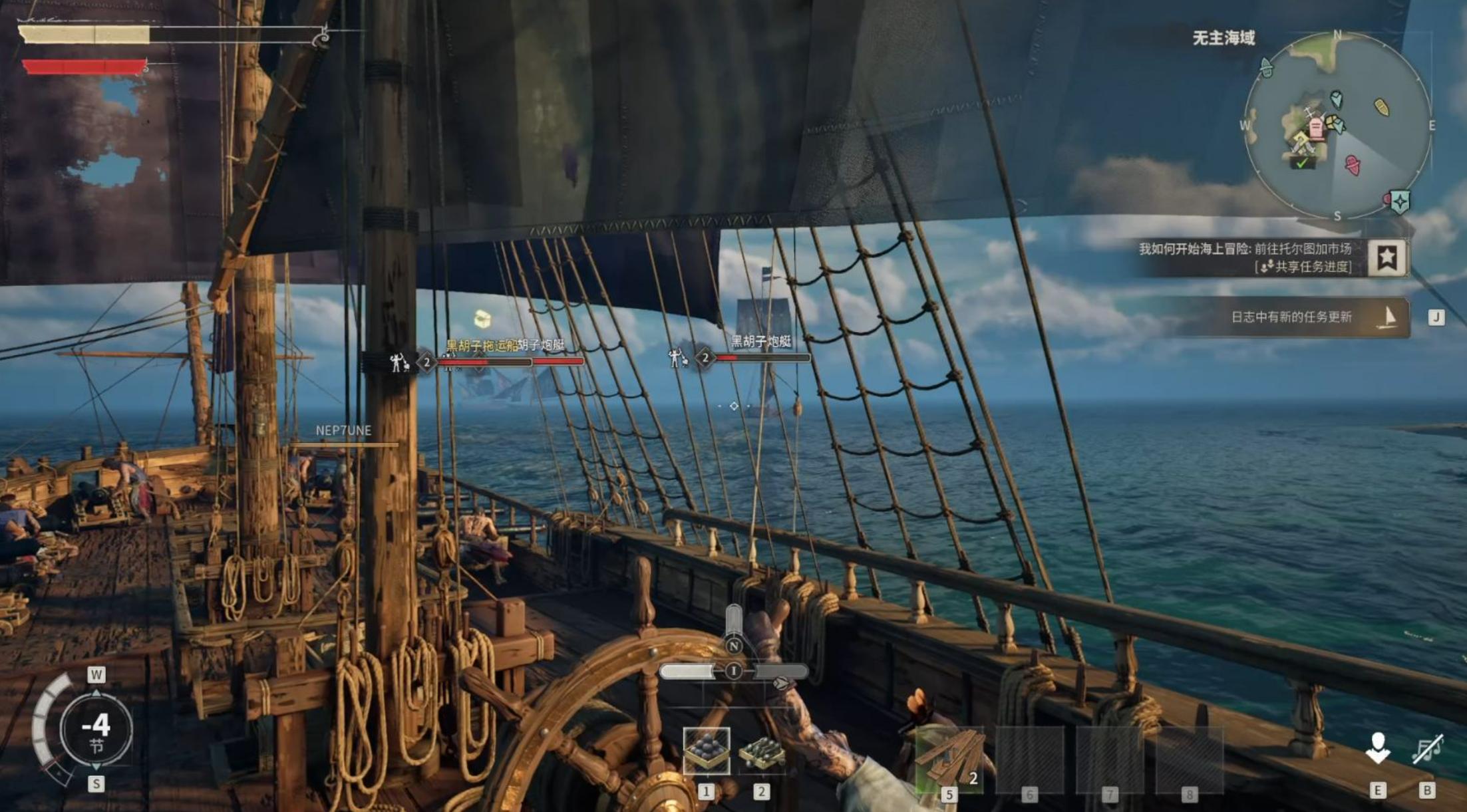Select the teal compass banner marker on minimap
Screen dimensions: 1467x812
tap(1400, 202)
